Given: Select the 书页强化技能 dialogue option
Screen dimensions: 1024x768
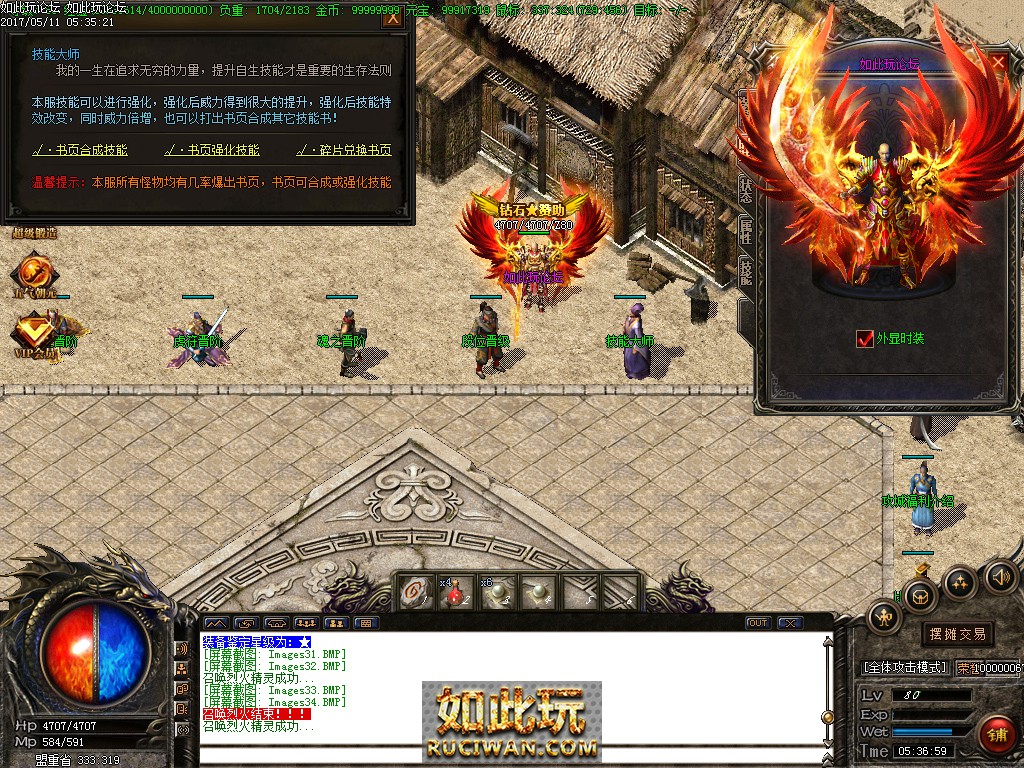Looking at the screenshot, I should click(x=211, y=151).
